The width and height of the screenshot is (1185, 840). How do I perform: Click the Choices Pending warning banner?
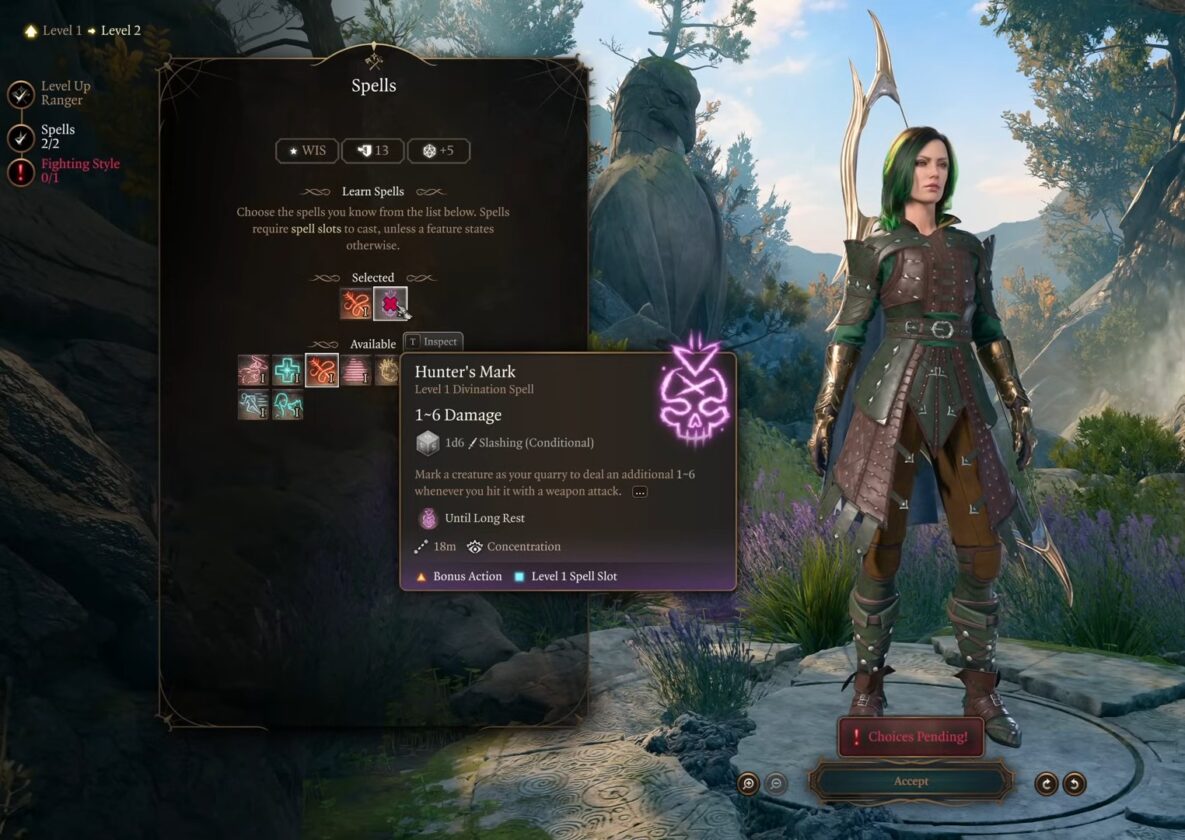tap(910, 737)
